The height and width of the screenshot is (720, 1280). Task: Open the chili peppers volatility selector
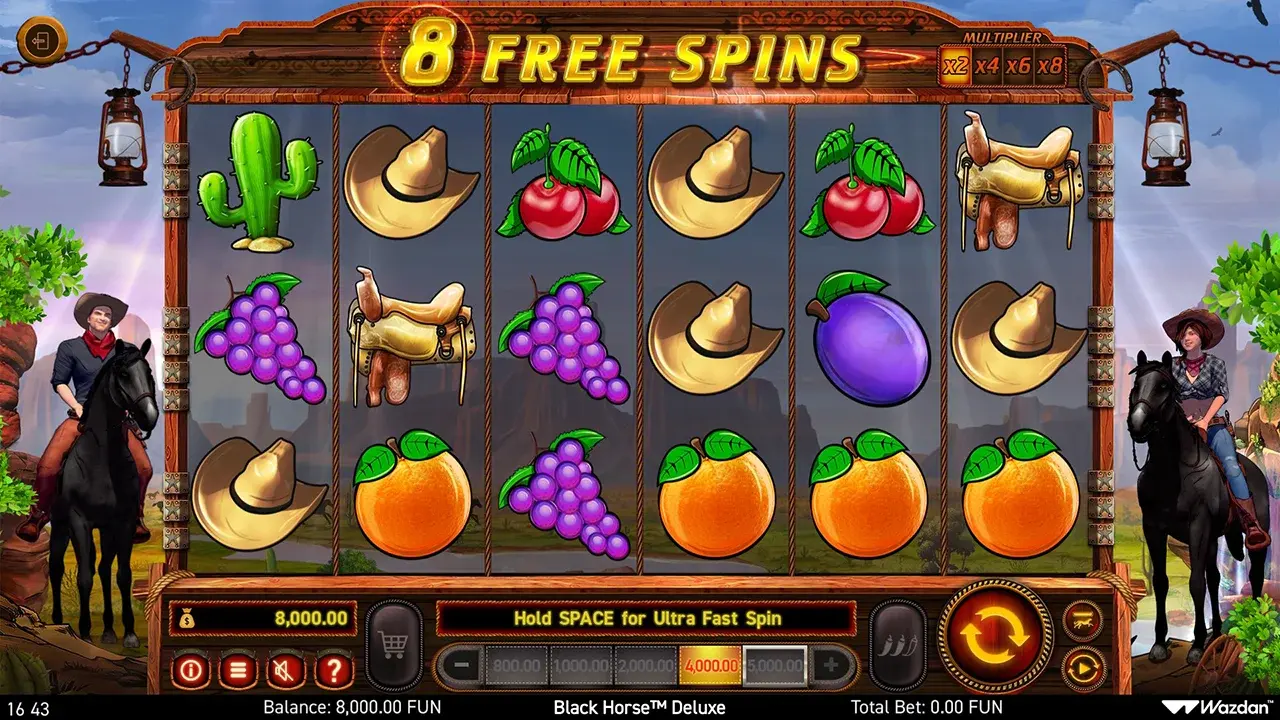coord(897,645)
